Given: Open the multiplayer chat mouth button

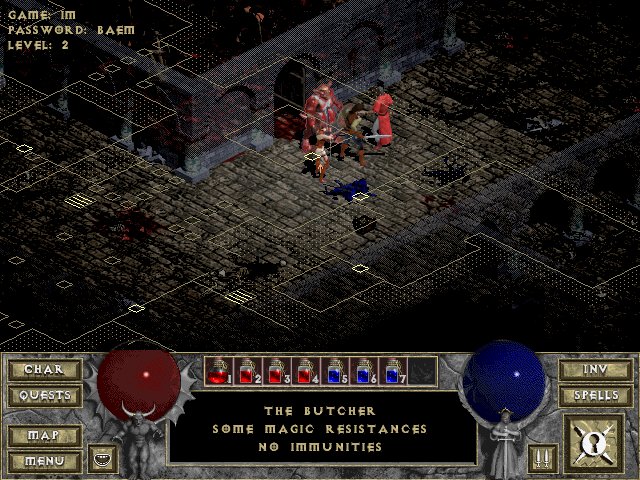Looking at the screenshot, I should pos(102,459).
